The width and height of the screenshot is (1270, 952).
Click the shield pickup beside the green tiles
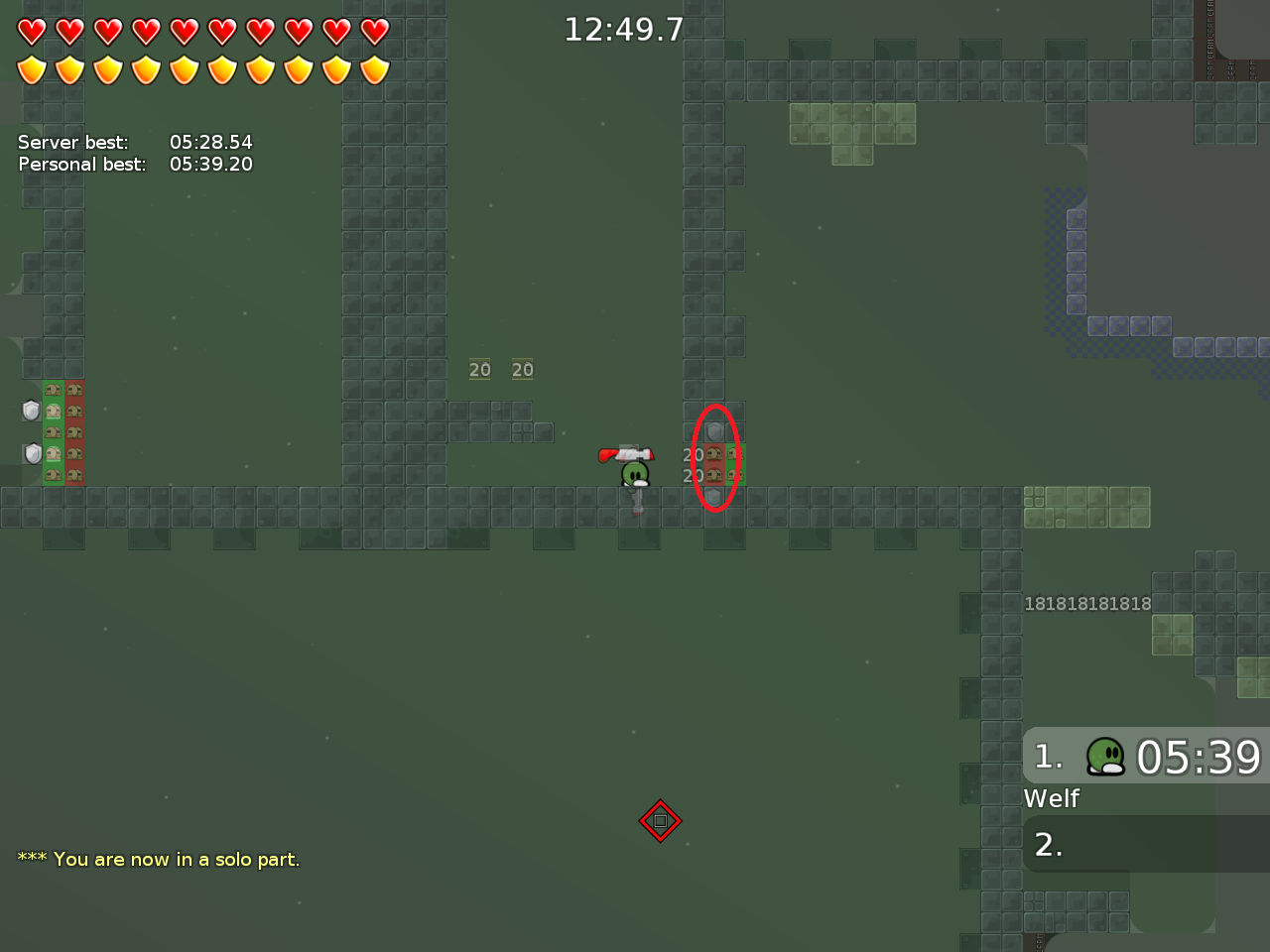(x=31, y=411)
